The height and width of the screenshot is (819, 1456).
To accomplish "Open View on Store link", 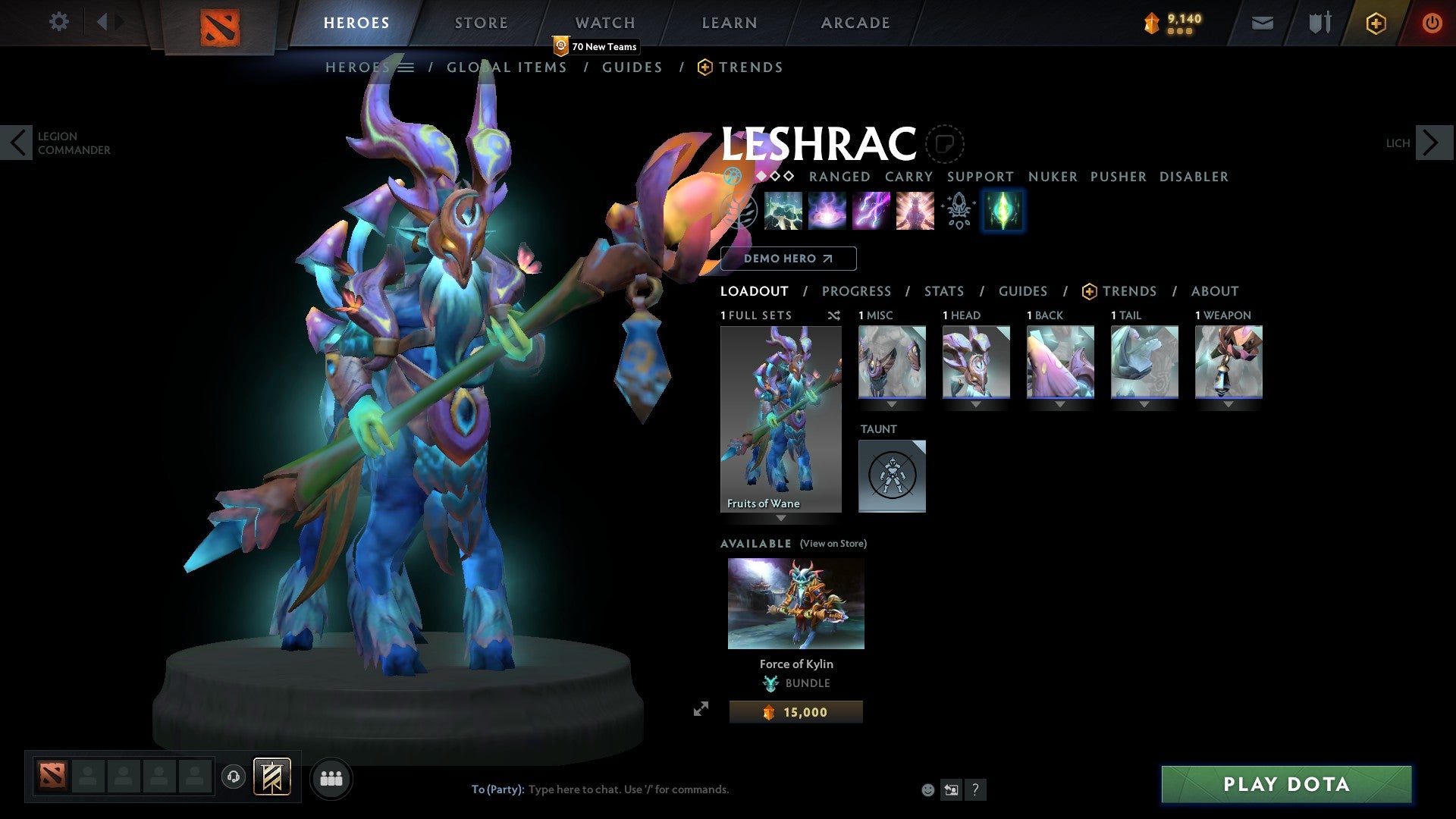I will (x=833, y=544).
